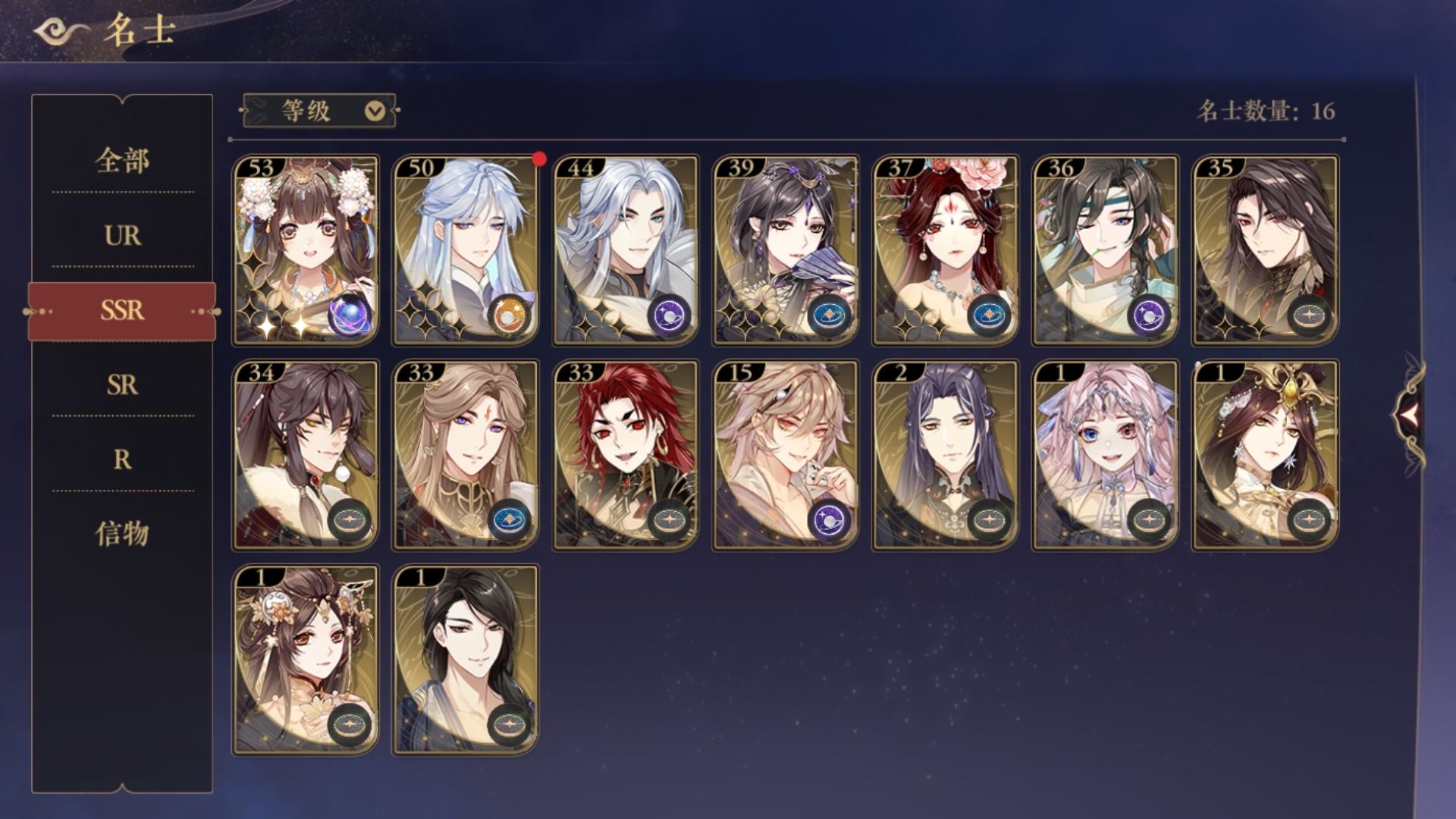Select the level 53 girl card
This screenshot has height=819, width=1456.
tap(305, 250)
